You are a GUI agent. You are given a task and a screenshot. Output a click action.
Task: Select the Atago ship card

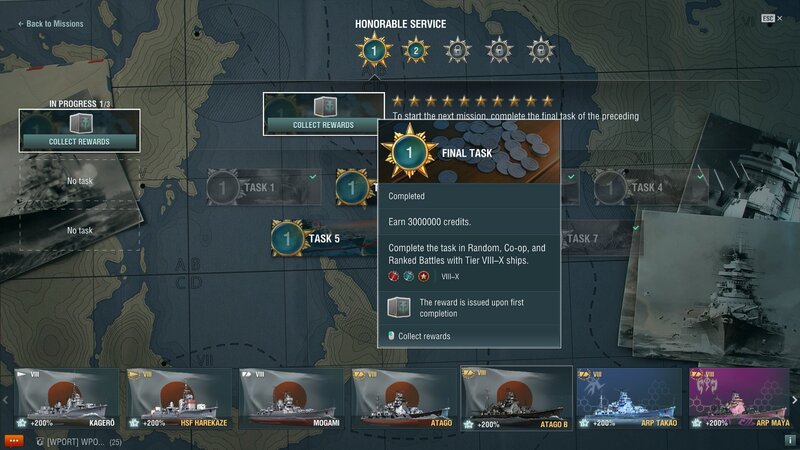402,398
